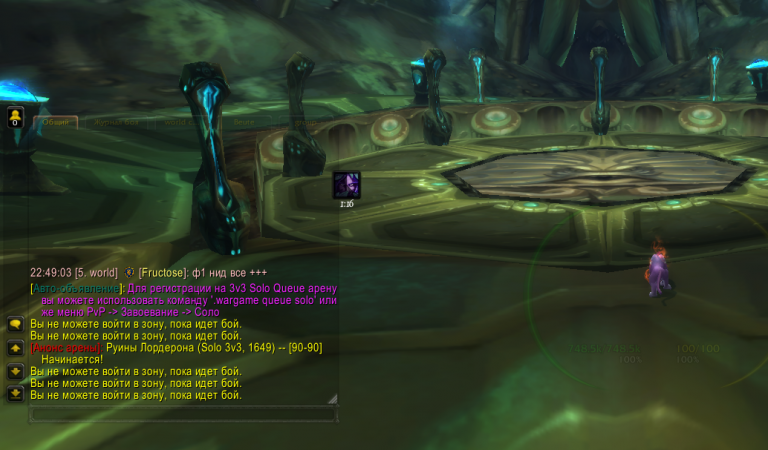The image size is (768, 450).
Task: Click the chat window resize corner
Action: tap(333, 398)
